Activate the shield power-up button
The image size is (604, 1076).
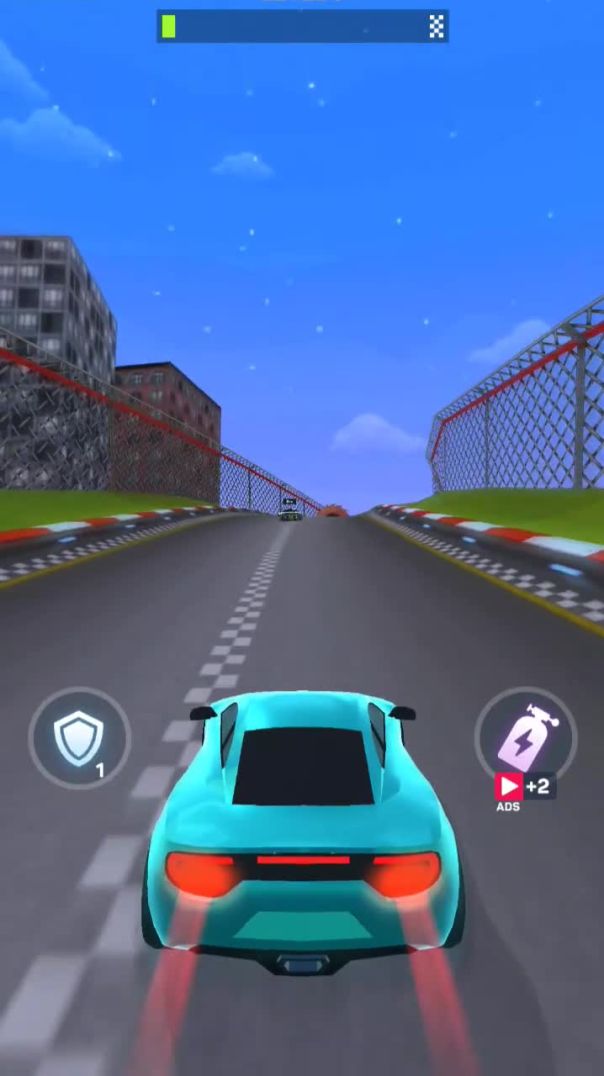pos(79,739)
